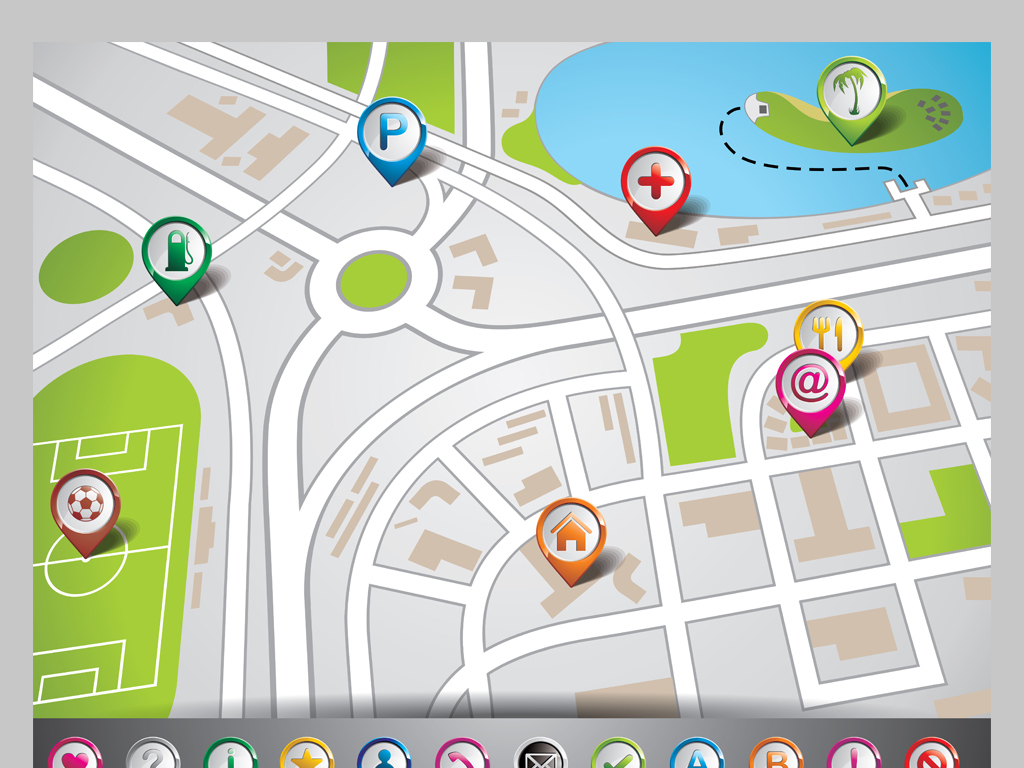Click the green gas station marker
This screenshot has height=768, width=1024.
[177, 251]
